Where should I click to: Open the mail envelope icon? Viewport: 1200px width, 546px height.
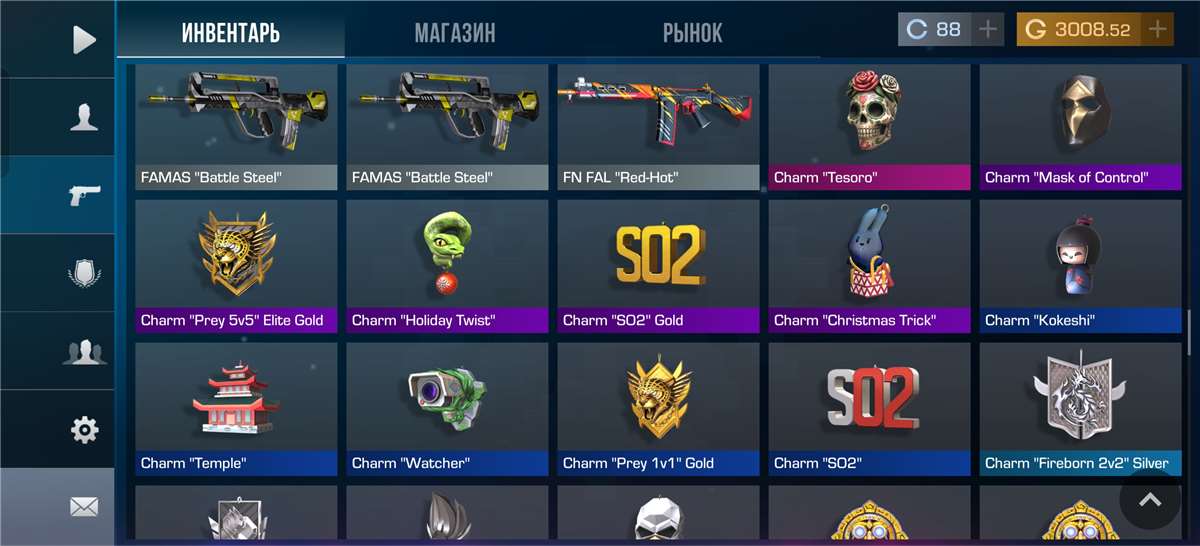coord(84,507)
